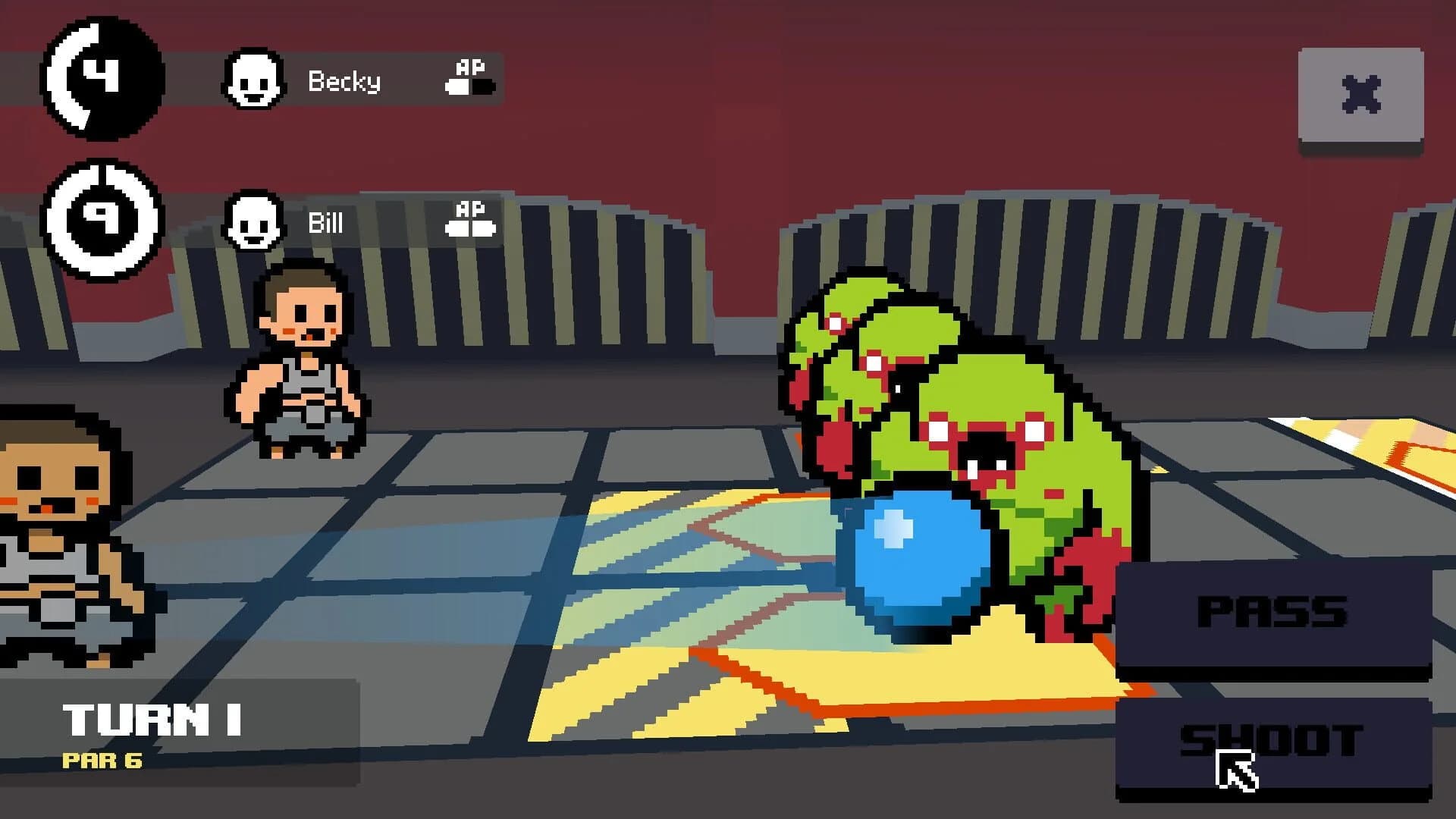1456x819 pixels.
Task: Click Bill's name label
Action: pyautogui.click(x=325, y=224)
